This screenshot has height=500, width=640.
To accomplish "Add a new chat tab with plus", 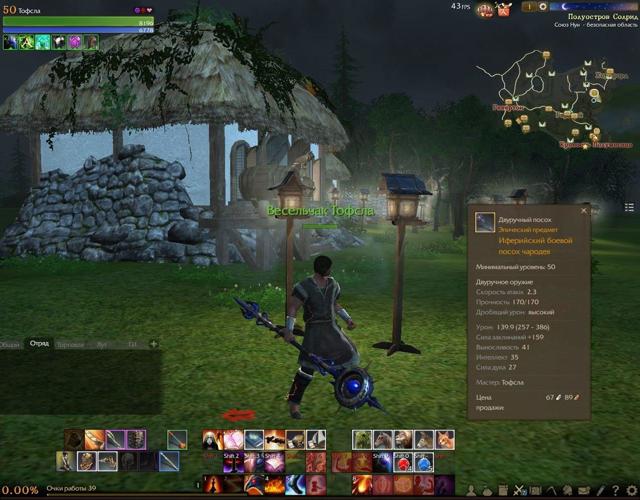I will [153, 344].
